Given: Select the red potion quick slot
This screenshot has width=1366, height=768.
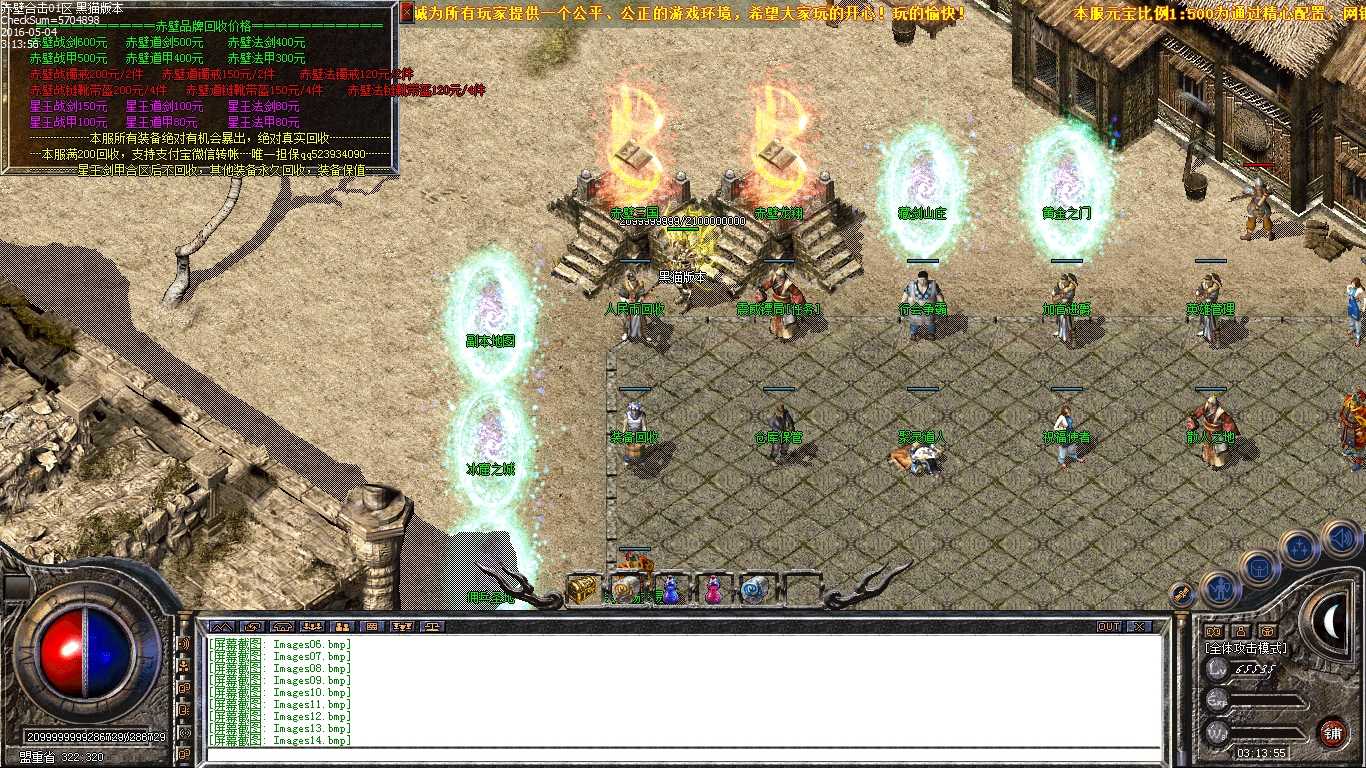Looking at the screenshot, I should click(x=712, y=589).
